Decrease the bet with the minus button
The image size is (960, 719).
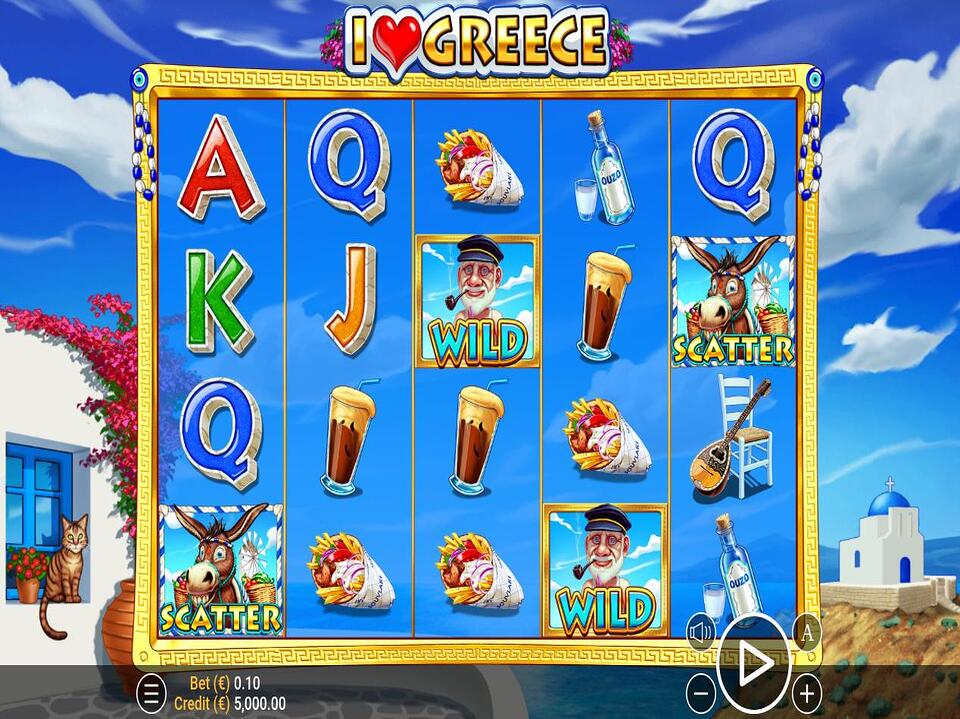(702, 692)
